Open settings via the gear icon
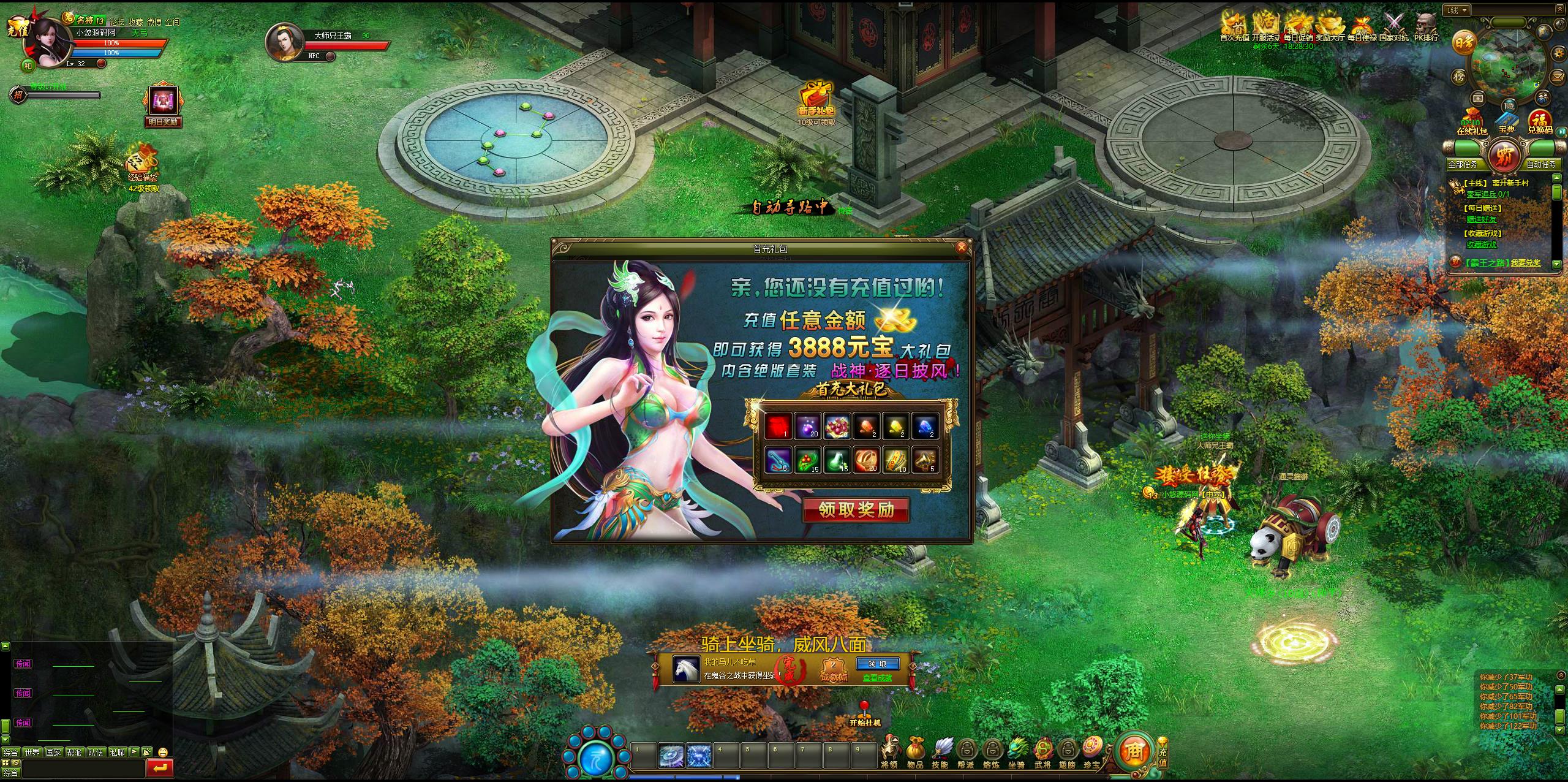This screenshot has width=1568, height=782. click(1559, 53)
